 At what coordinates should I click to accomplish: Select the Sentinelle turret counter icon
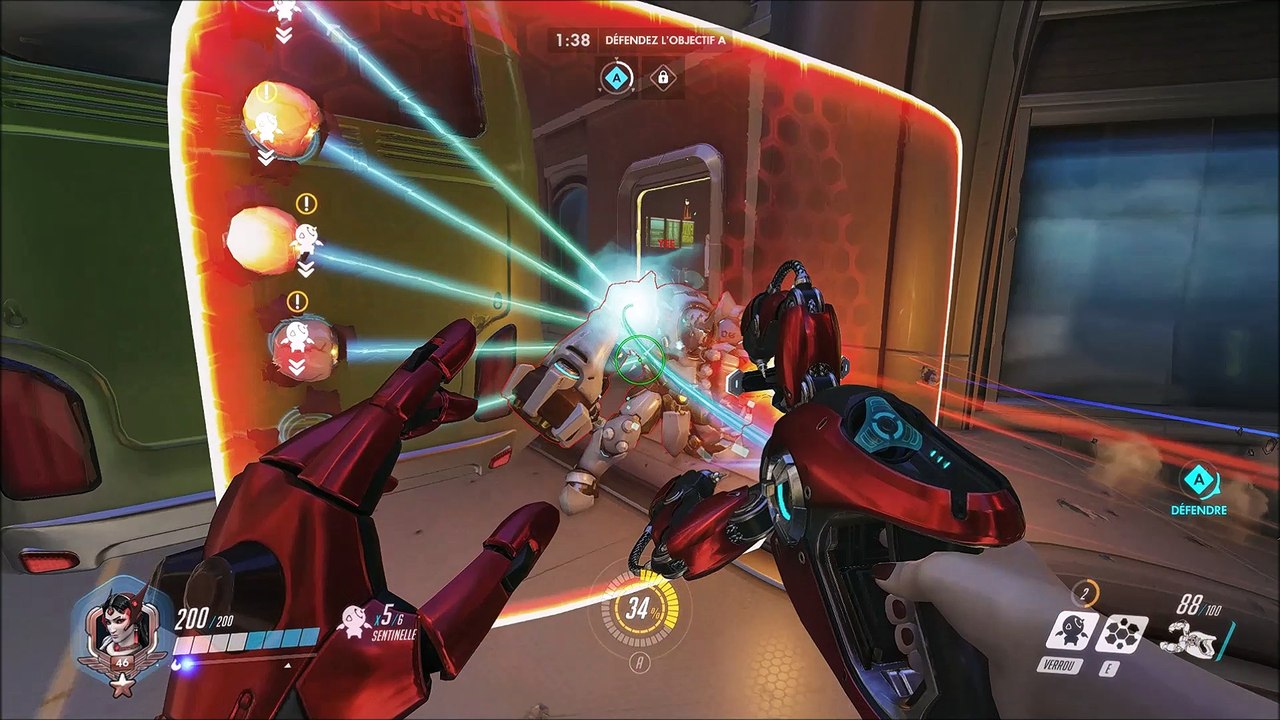tap(353, 621)
